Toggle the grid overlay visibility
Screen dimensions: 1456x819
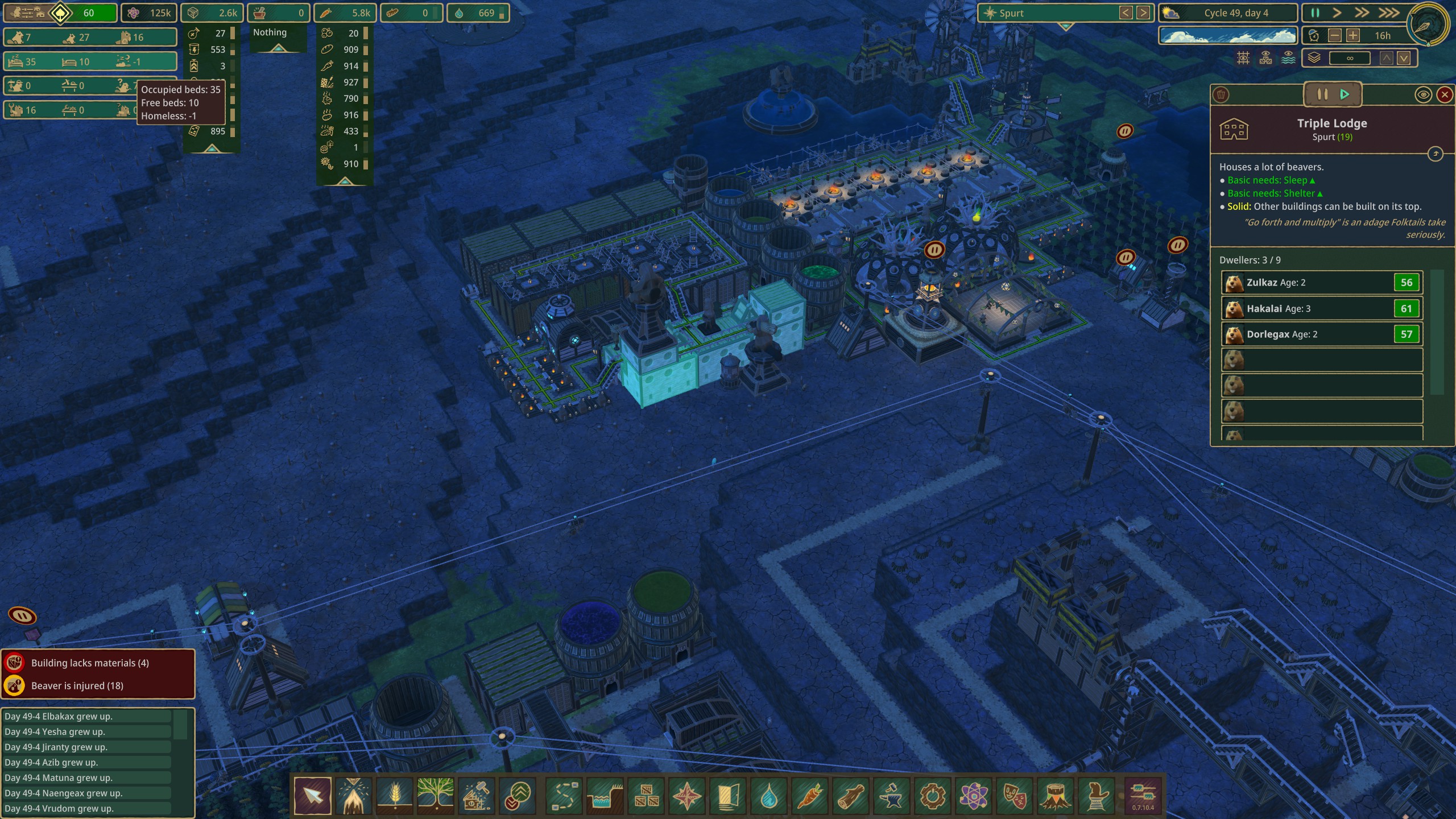pos(1243,58)
